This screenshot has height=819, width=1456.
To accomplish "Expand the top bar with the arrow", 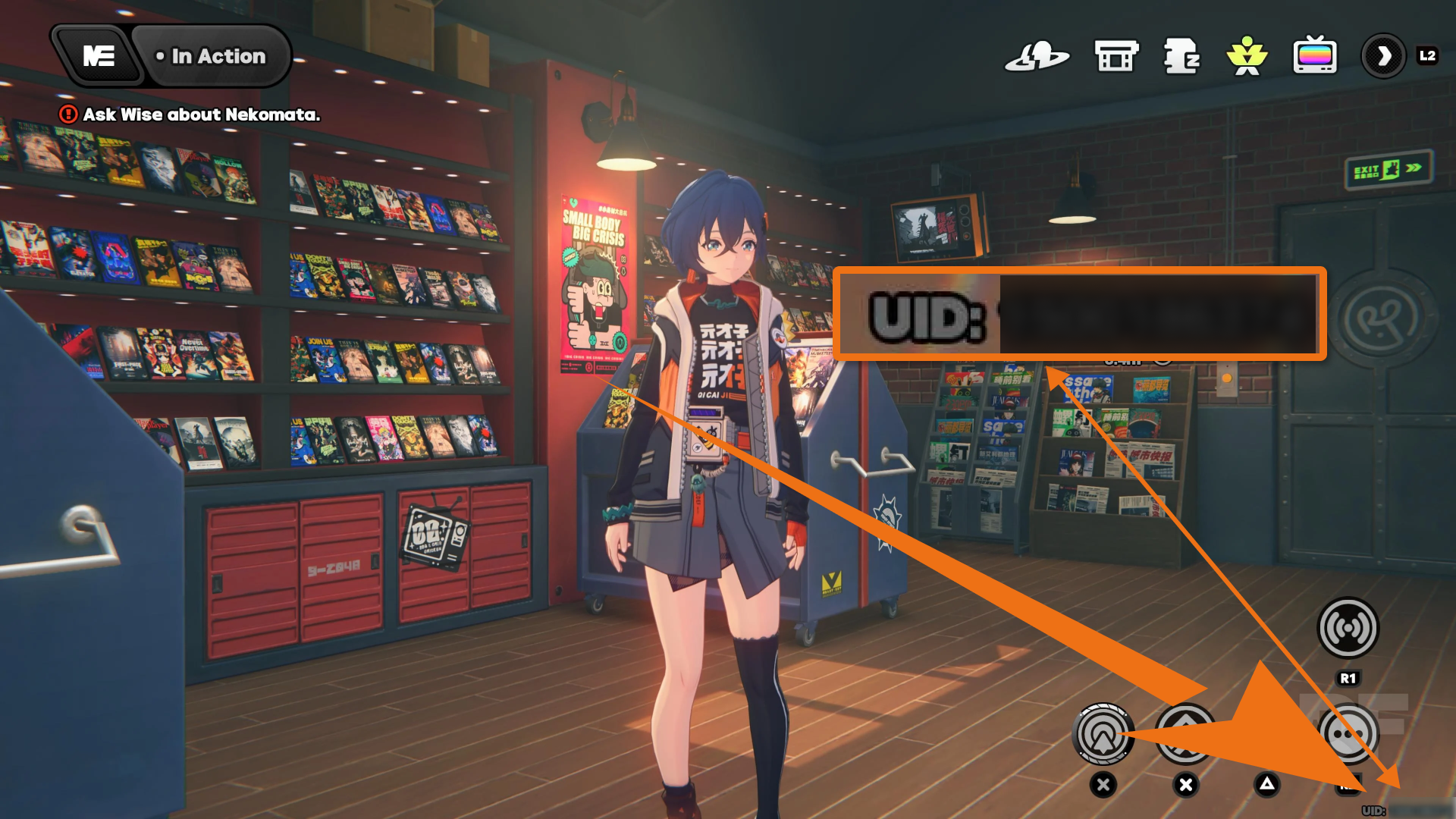I will click(1384, 56).
